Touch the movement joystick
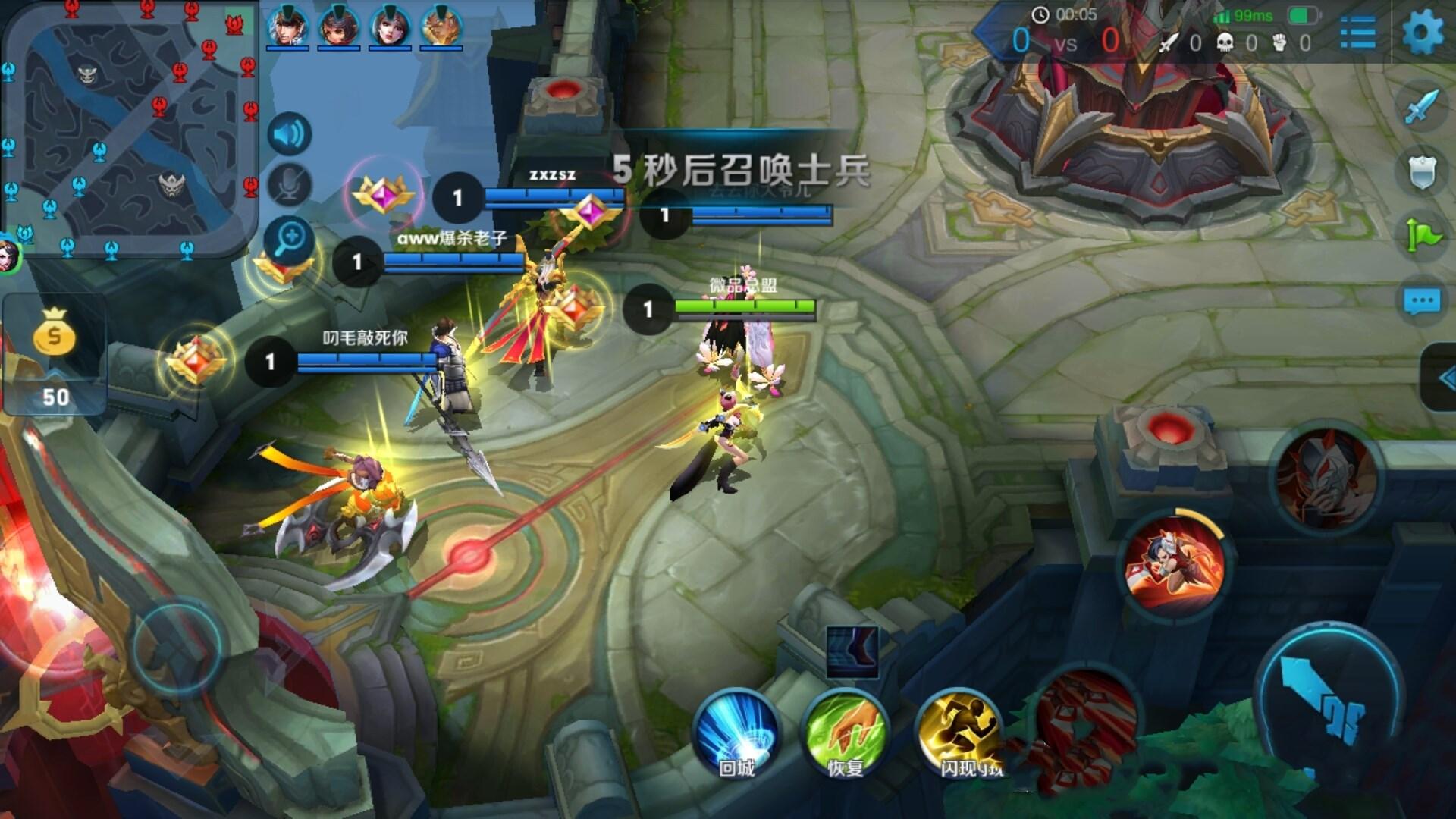The width and height of the screenshot is (1456, 819). coord(176,646)
